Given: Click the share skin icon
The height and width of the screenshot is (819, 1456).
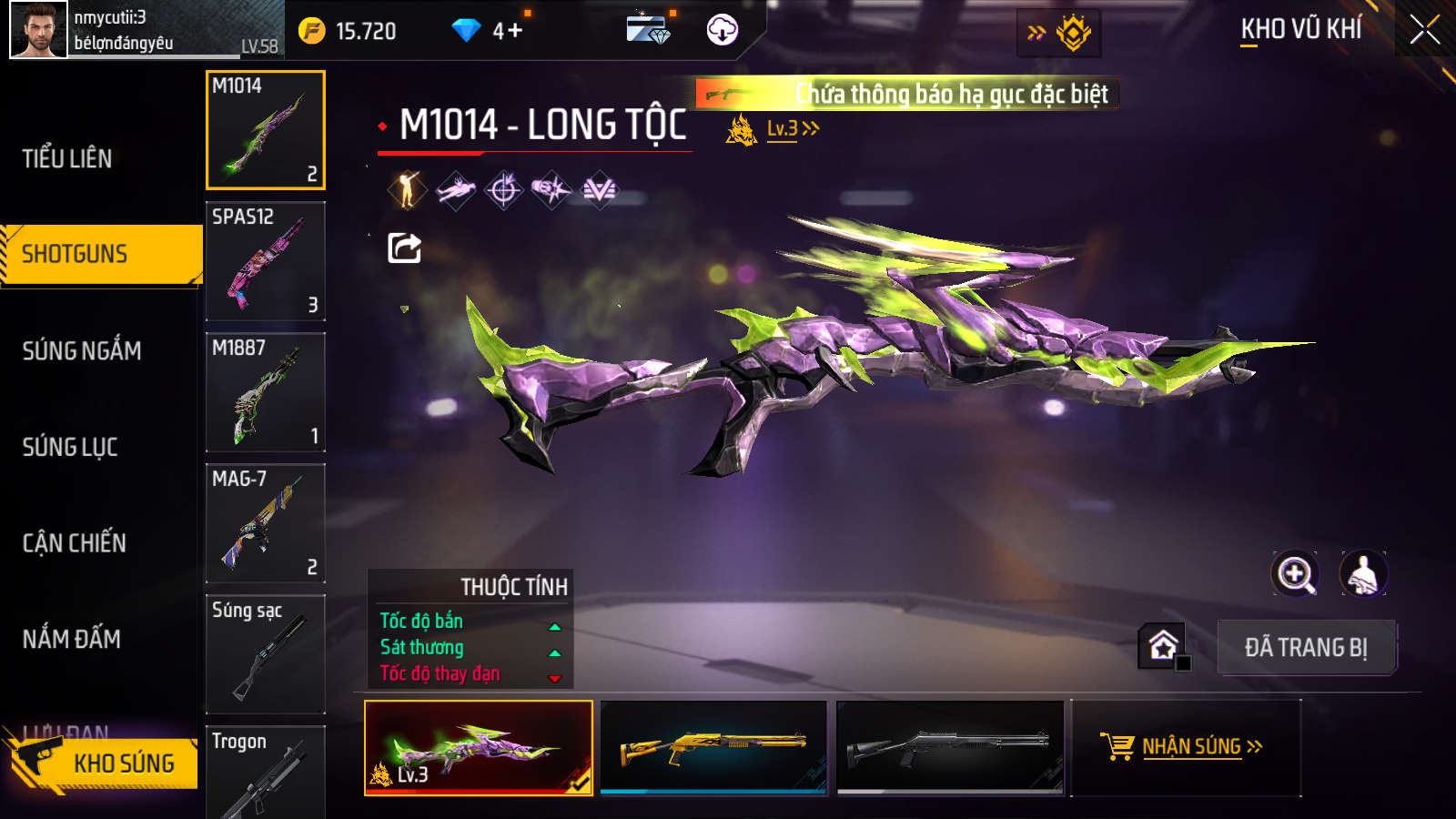Looking at the screenshot, I should [x=404, y=248].
